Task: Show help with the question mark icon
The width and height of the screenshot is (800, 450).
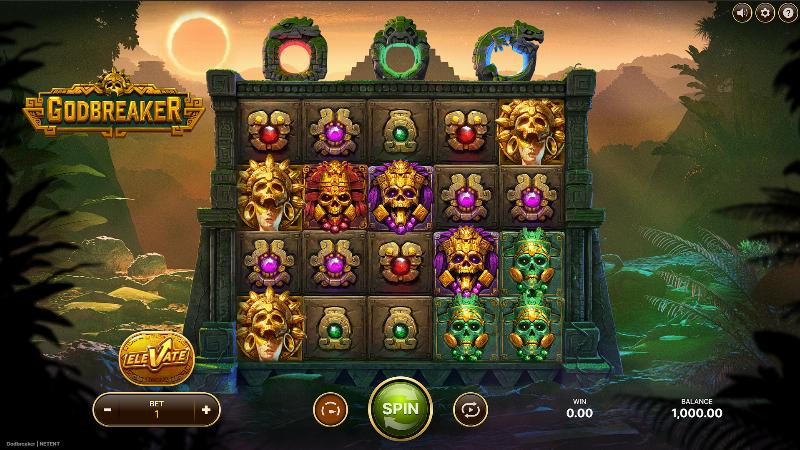Action: click(x=787, y=12)
